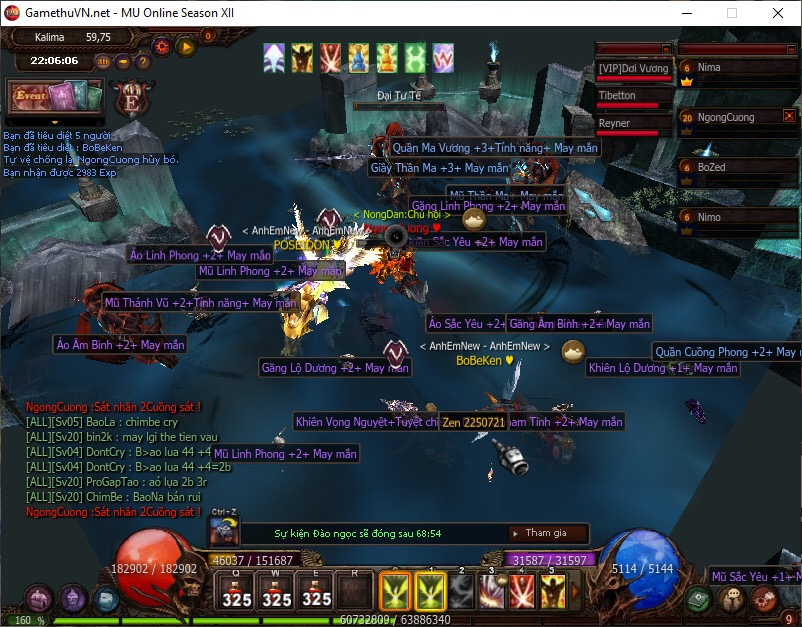
Task: Select party member Nima
Action: [735, 68]
